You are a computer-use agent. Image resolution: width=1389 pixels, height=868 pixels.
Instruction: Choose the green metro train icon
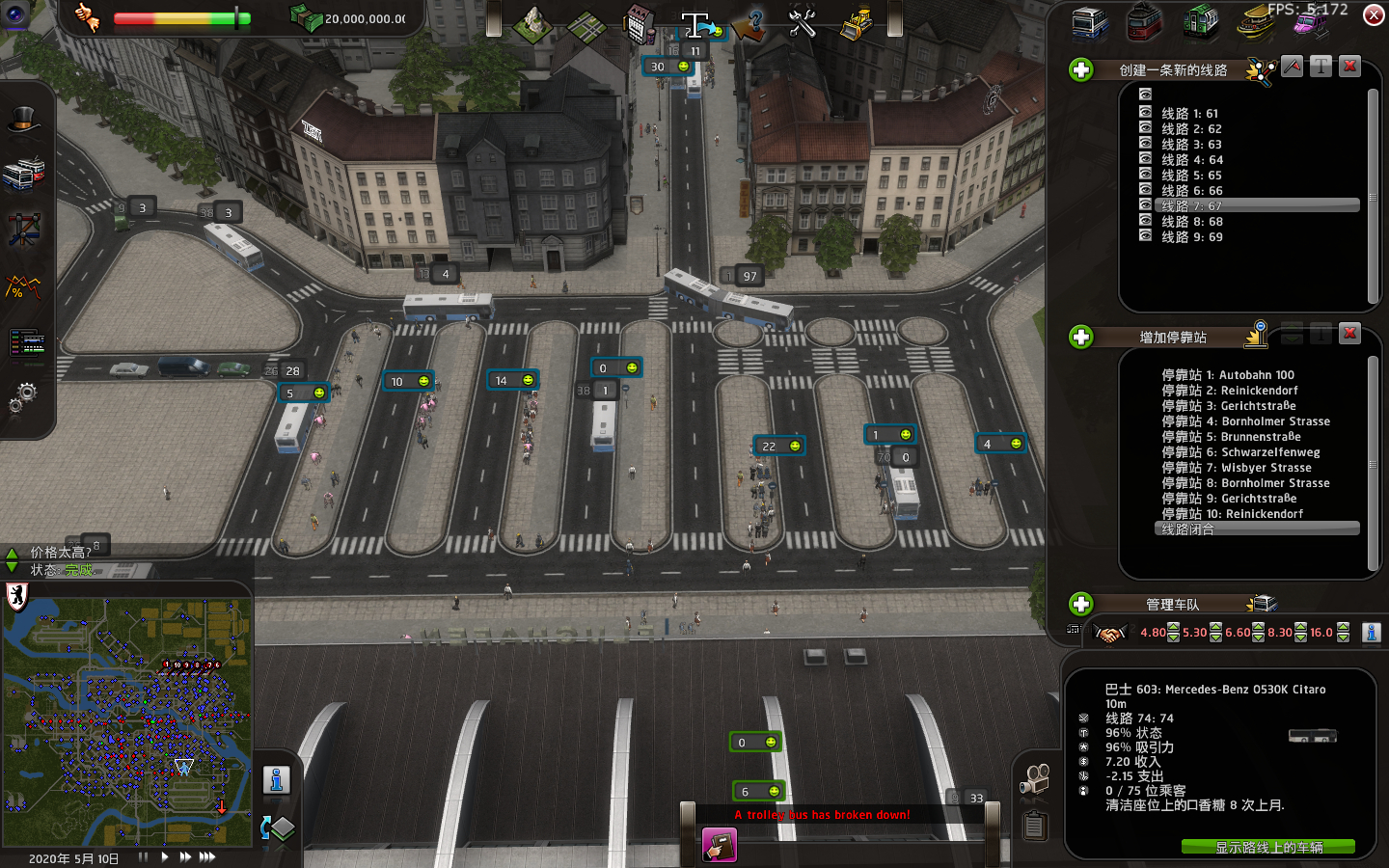[1200, 22]
